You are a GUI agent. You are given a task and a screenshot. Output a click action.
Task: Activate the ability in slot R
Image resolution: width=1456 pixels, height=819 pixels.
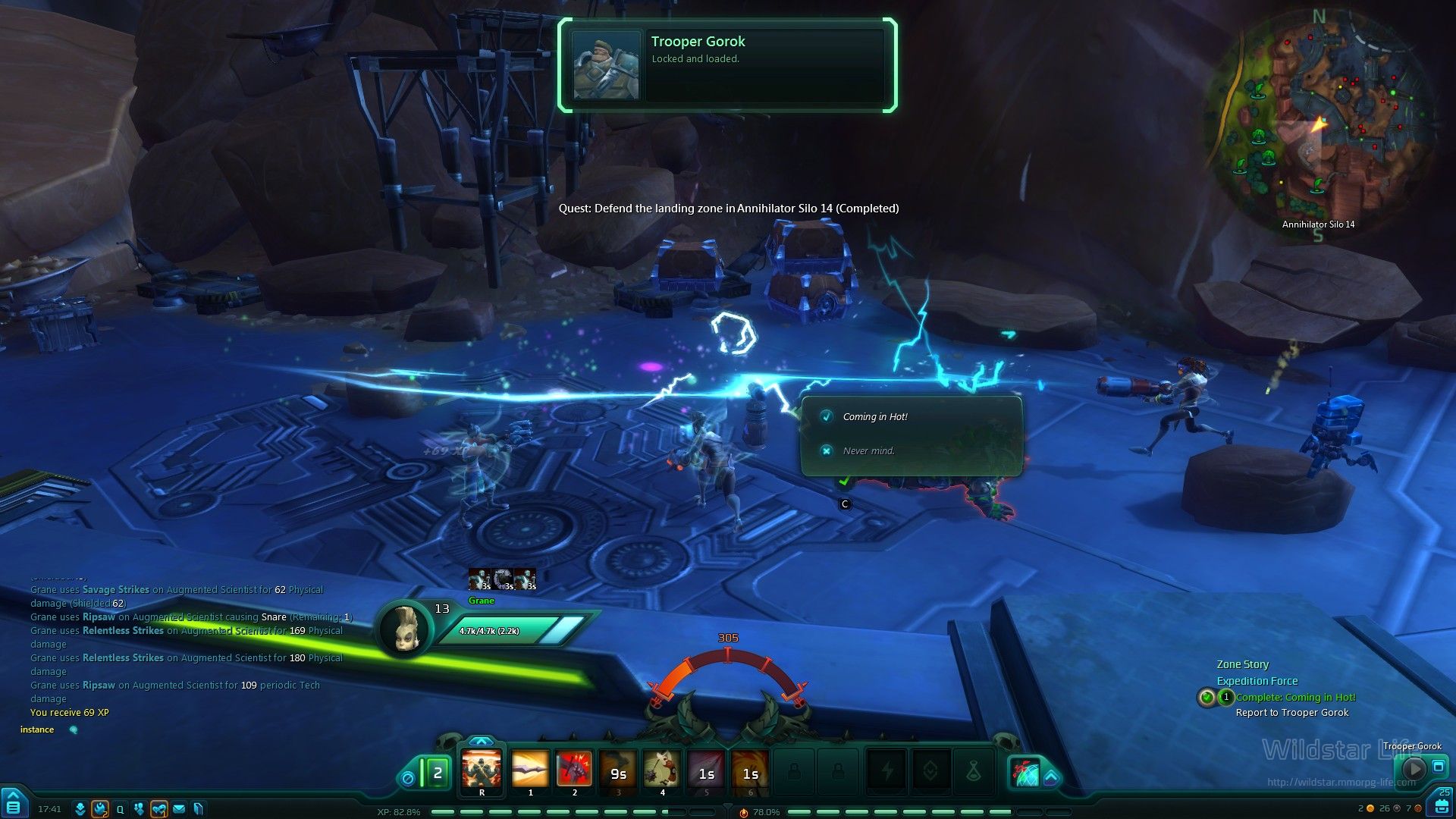tap(482, 770)
